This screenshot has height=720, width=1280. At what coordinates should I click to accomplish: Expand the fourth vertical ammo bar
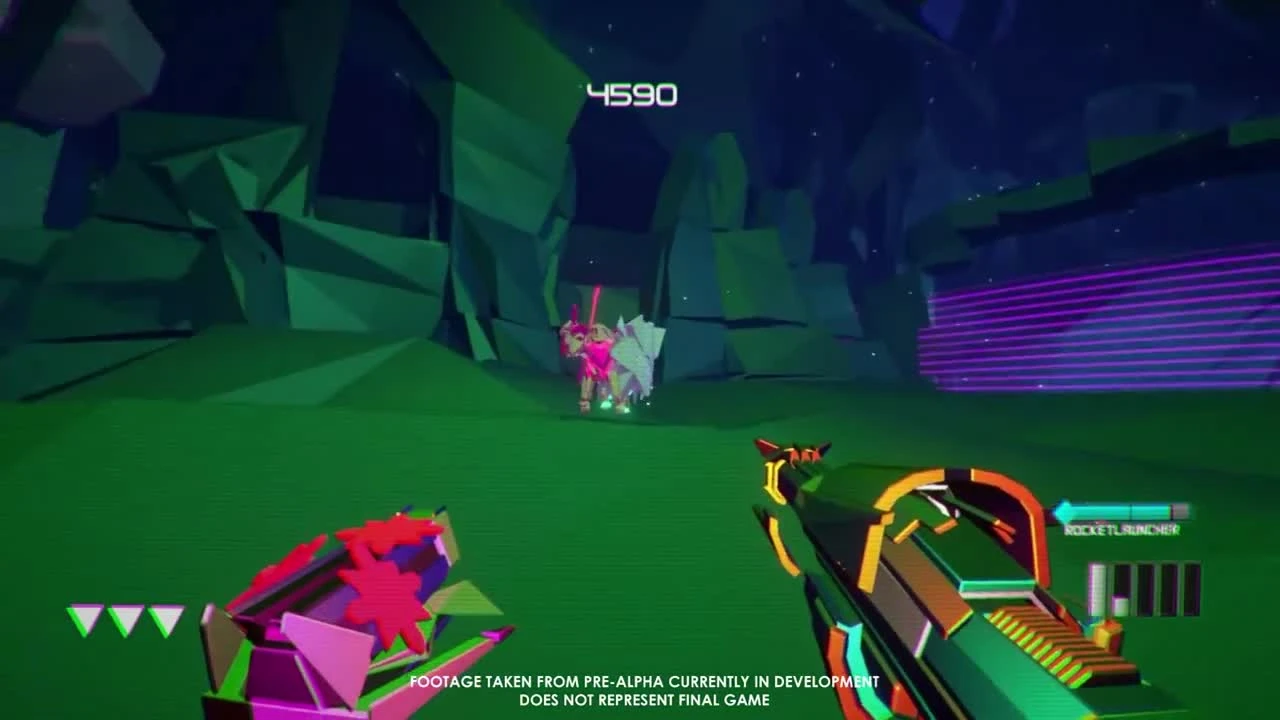pos(1168,590)
